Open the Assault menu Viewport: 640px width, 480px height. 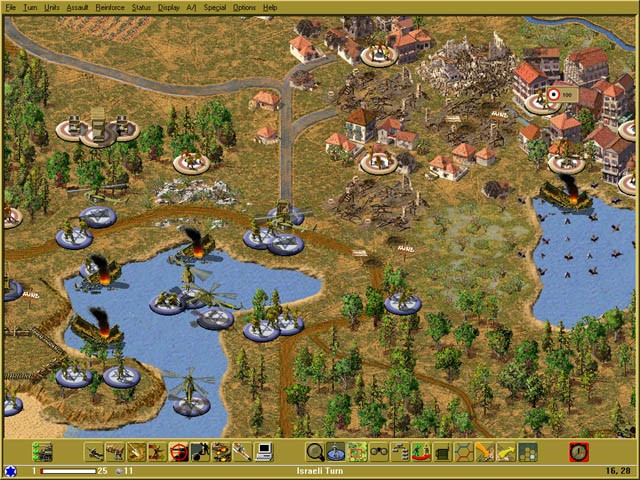click(x=78, y=7)
